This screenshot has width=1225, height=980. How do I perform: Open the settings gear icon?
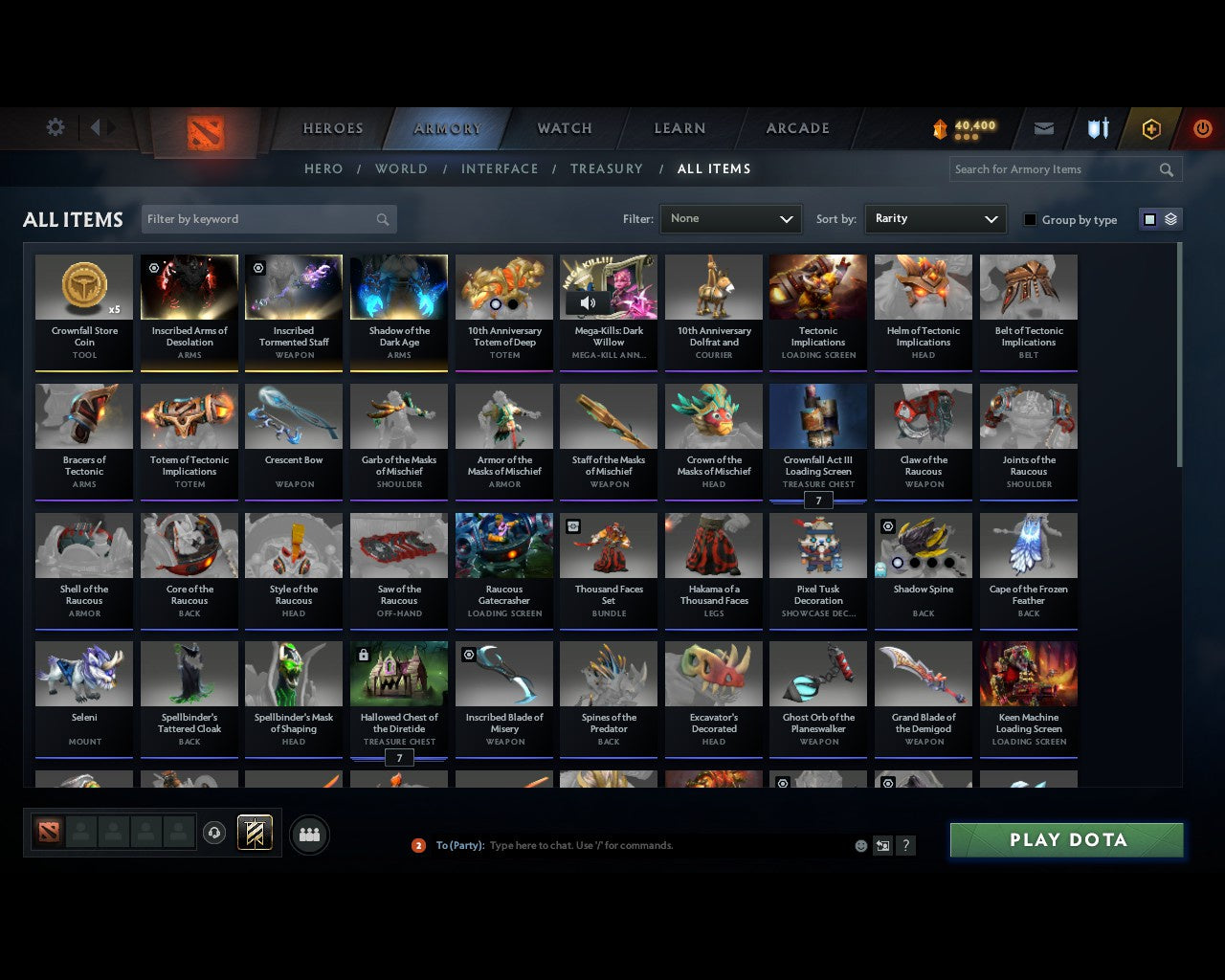[55, 127]
